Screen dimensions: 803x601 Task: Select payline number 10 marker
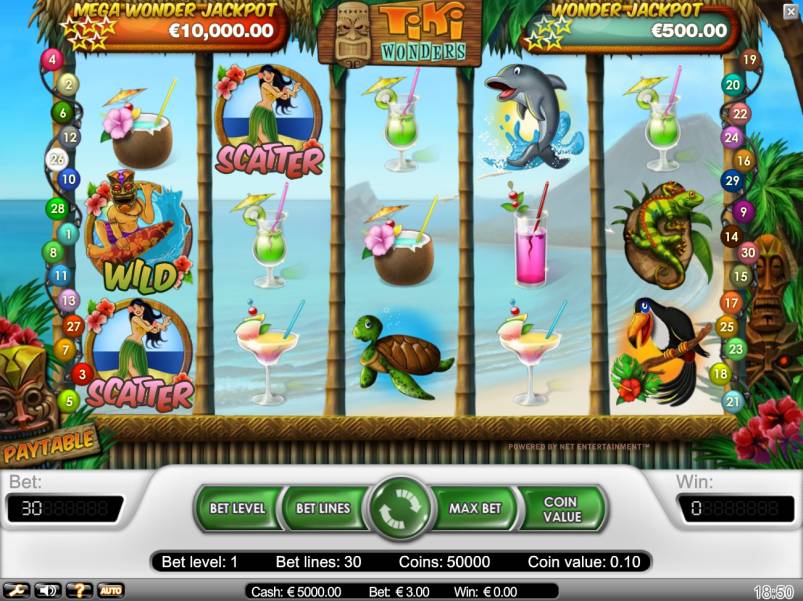tap(68, 180)
